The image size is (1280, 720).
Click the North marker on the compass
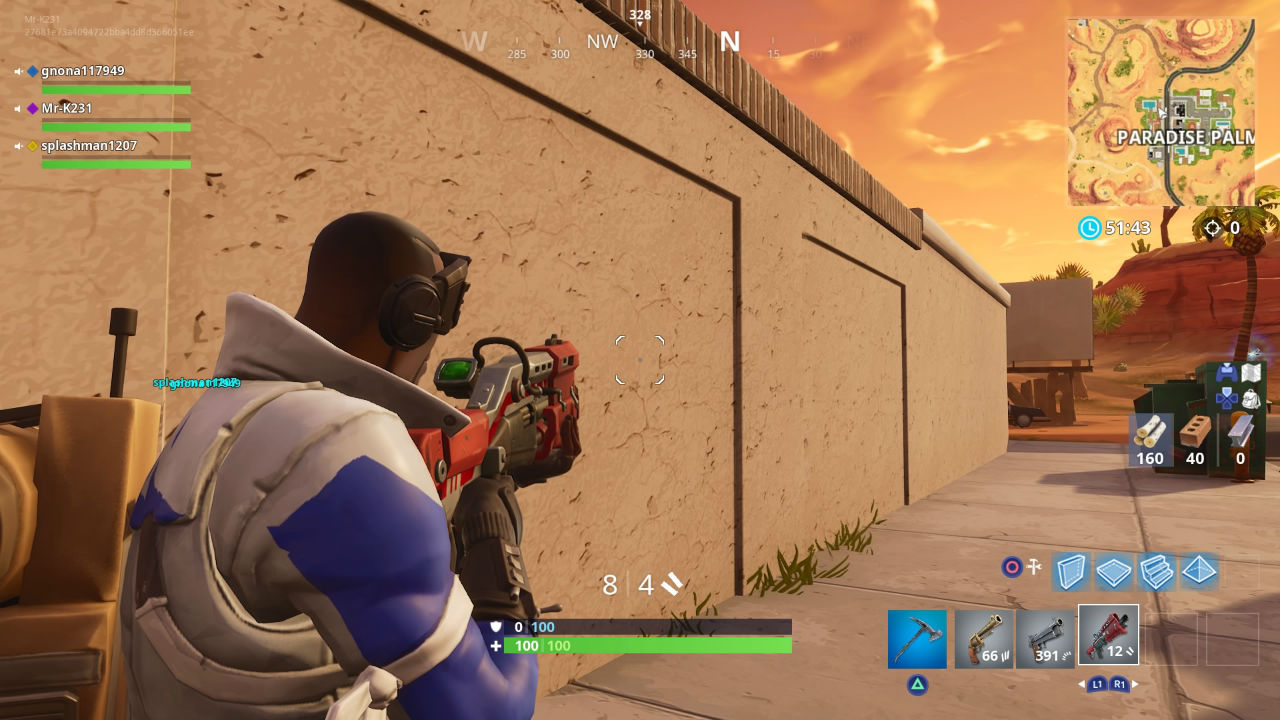(730, 42)
